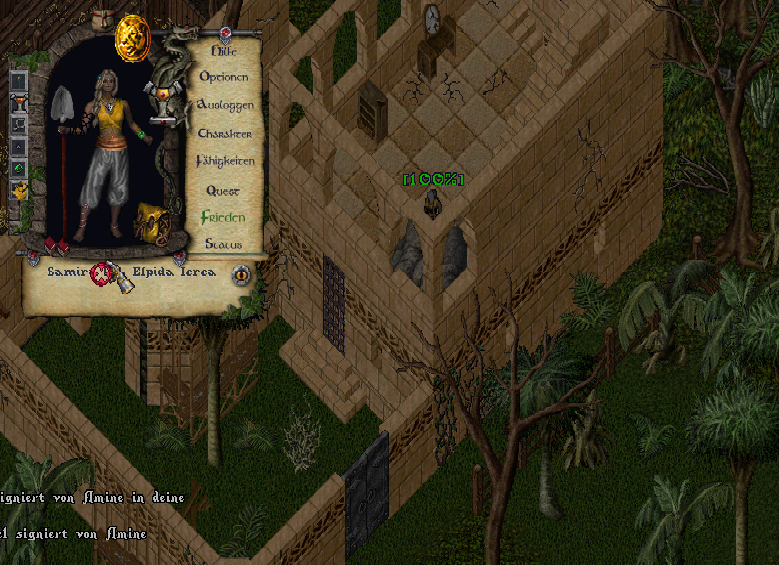Select the chalice equipment slot

tap(19, 103)
